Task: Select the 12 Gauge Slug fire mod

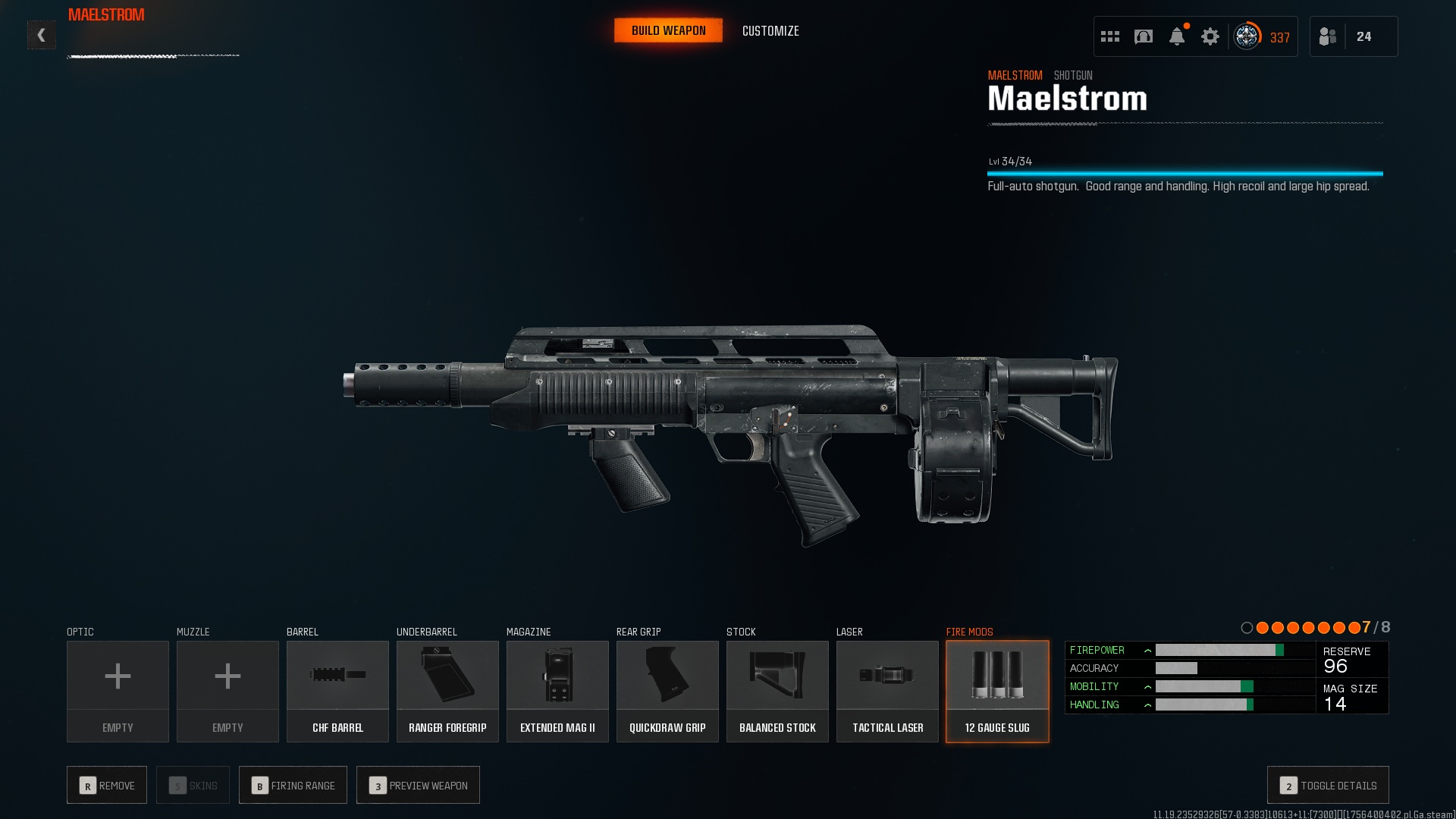Action: pyautogui.click(x=997, y=691)
